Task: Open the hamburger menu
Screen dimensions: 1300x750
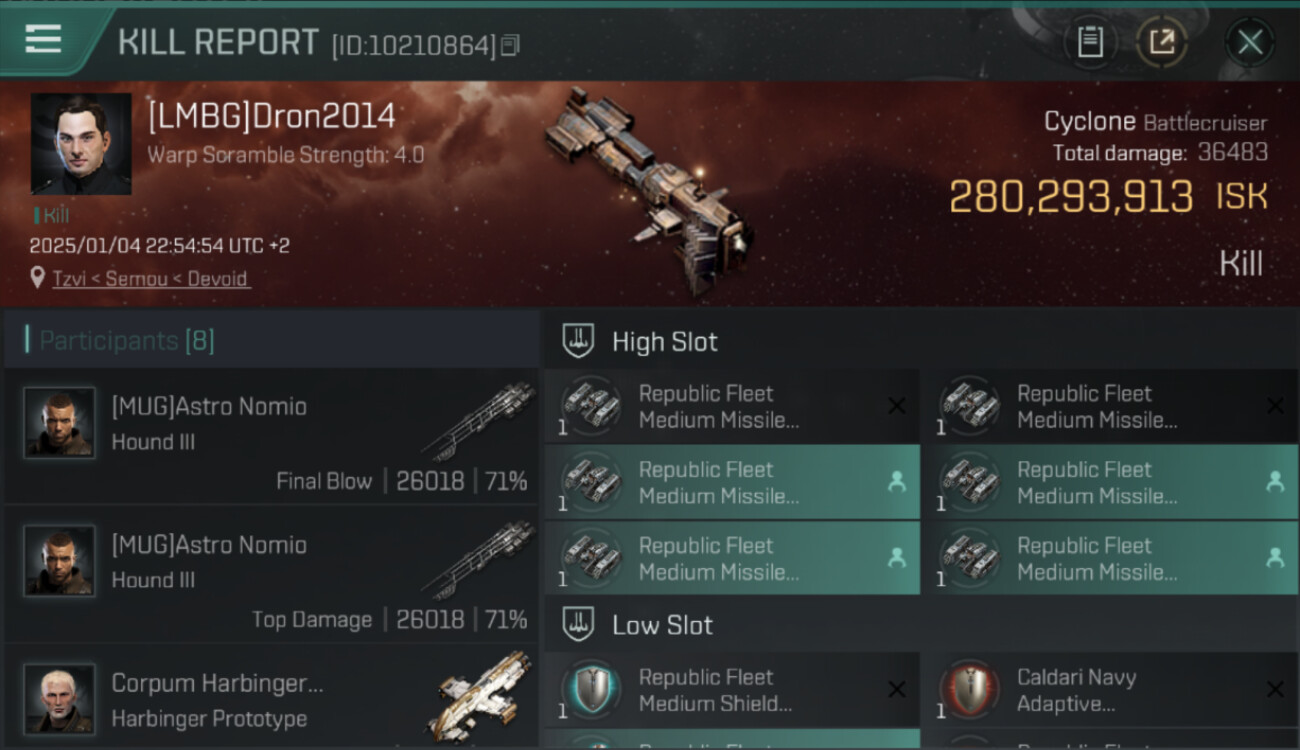Action: pos(44,40)
